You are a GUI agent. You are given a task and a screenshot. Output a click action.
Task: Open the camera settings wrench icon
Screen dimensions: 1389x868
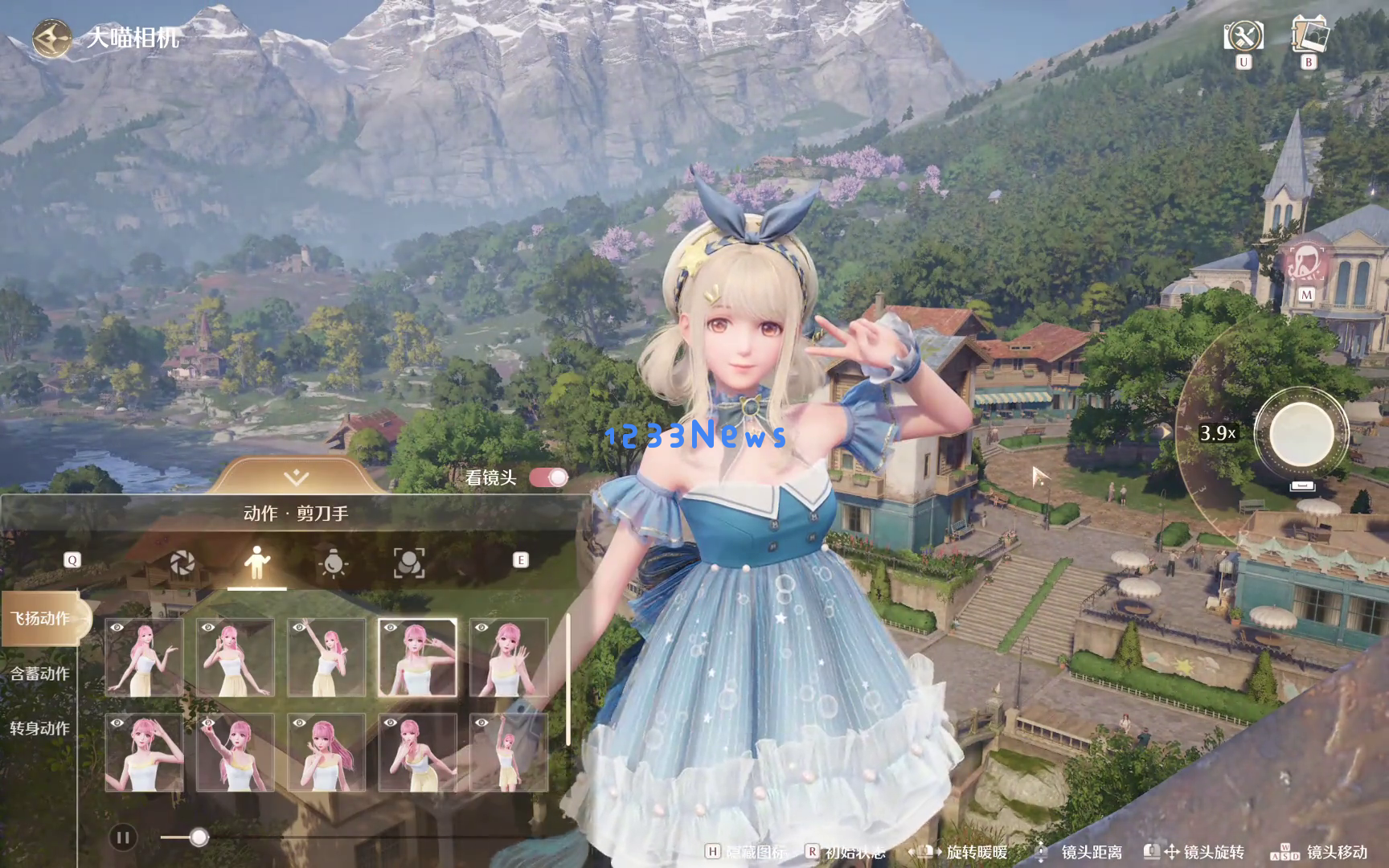click(x=1243, y=36)
